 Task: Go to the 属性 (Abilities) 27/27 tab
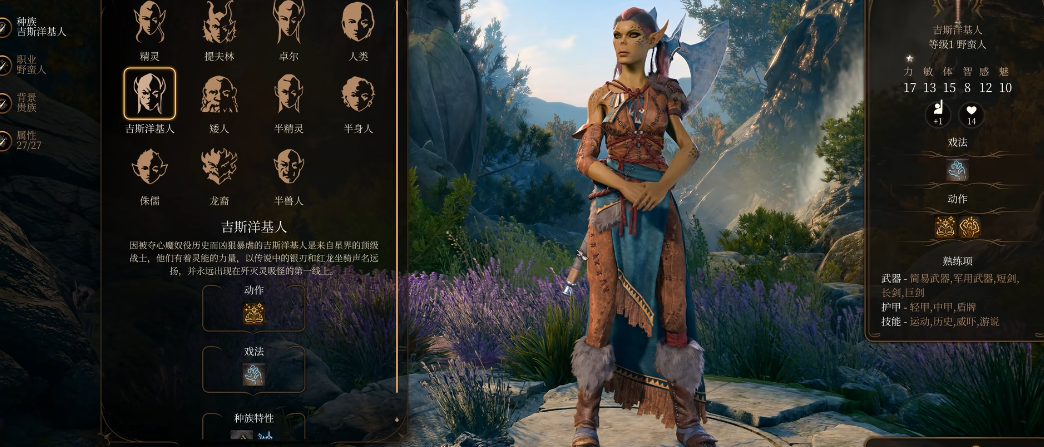[x=26, y=141]
